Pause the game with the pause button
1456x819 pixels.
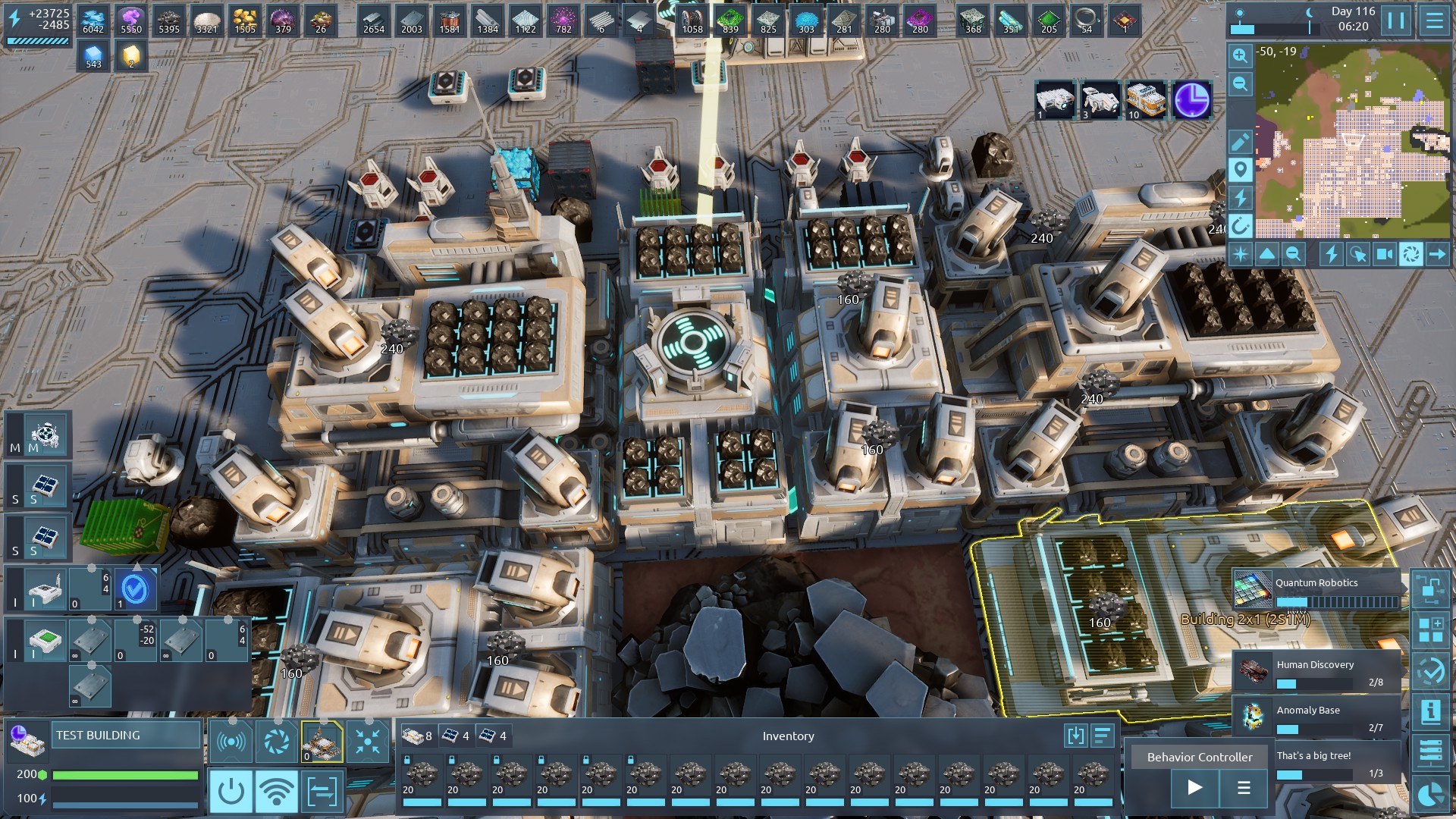click(x=1396, y=20)
